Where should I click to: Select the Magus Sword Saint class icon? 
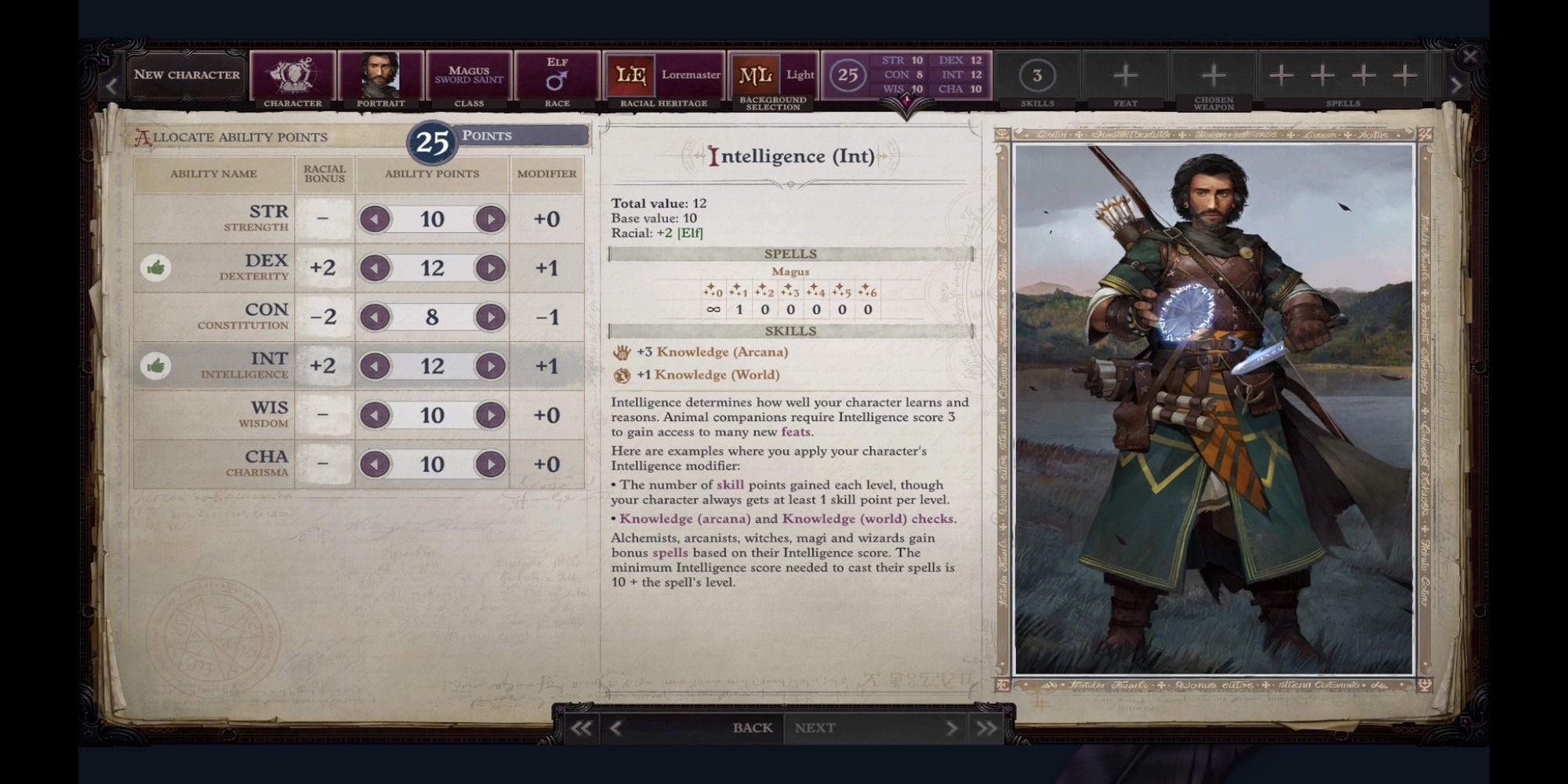point(470,73)
